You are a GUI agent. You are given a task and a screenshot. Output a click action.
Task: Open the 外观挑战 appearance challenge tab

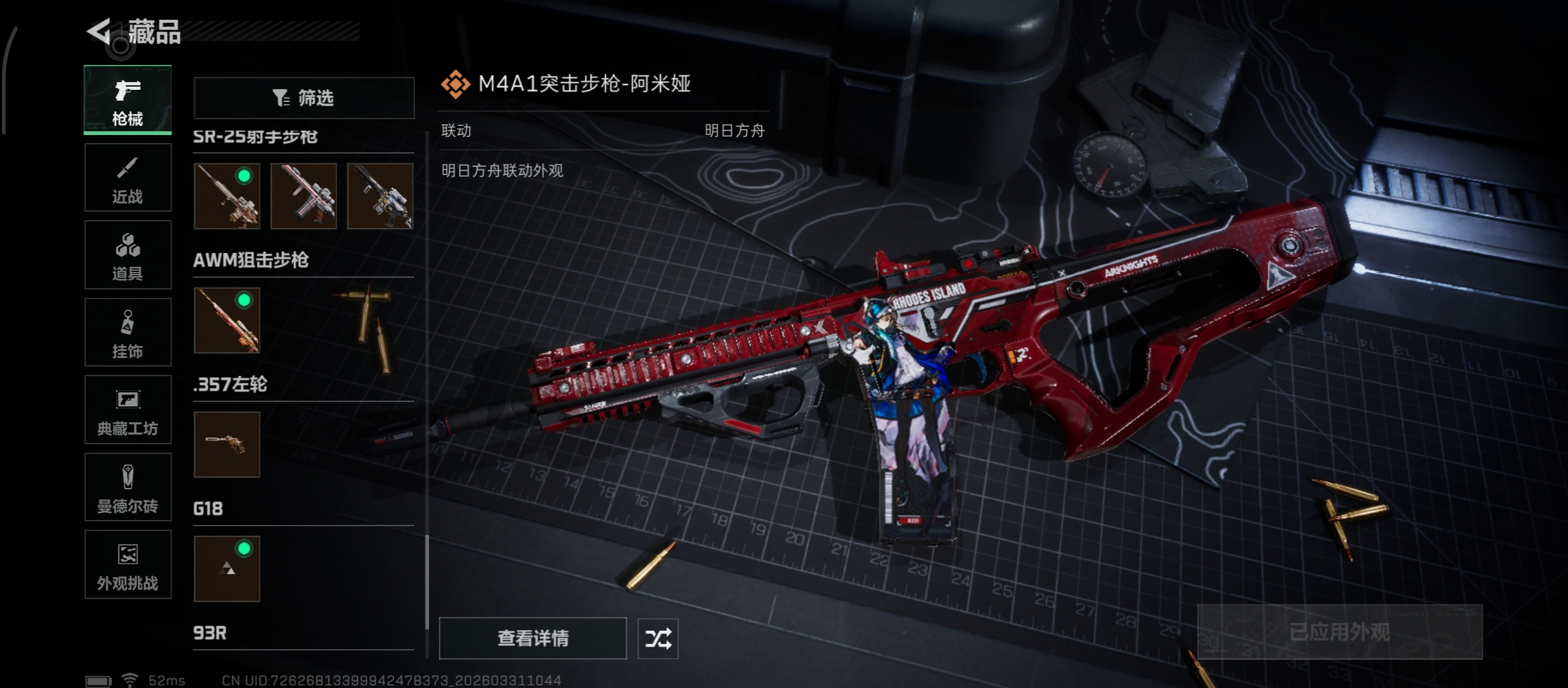tap(127, 564)
